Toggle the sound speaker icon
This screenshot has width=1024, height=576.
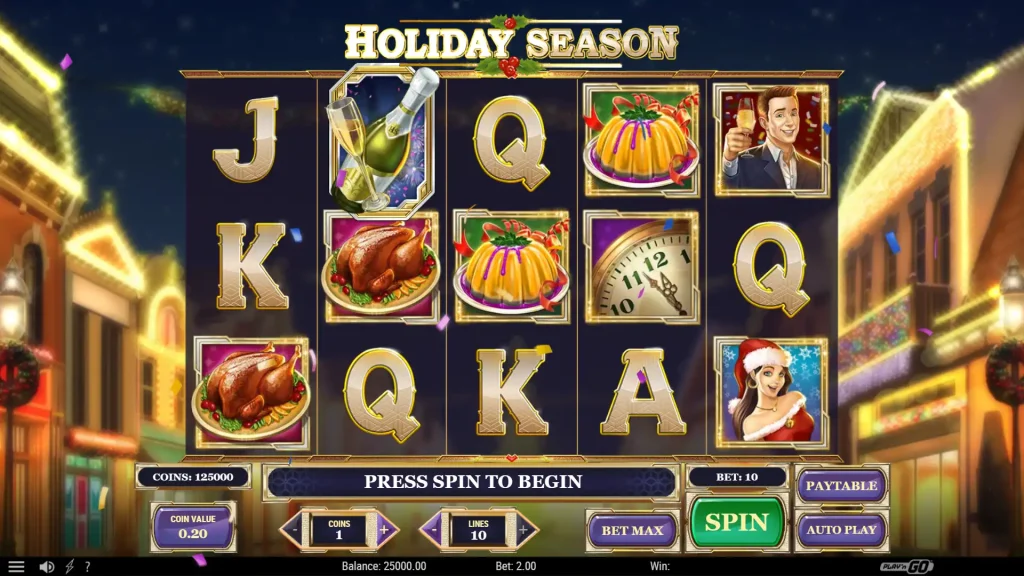pos(46,567)
